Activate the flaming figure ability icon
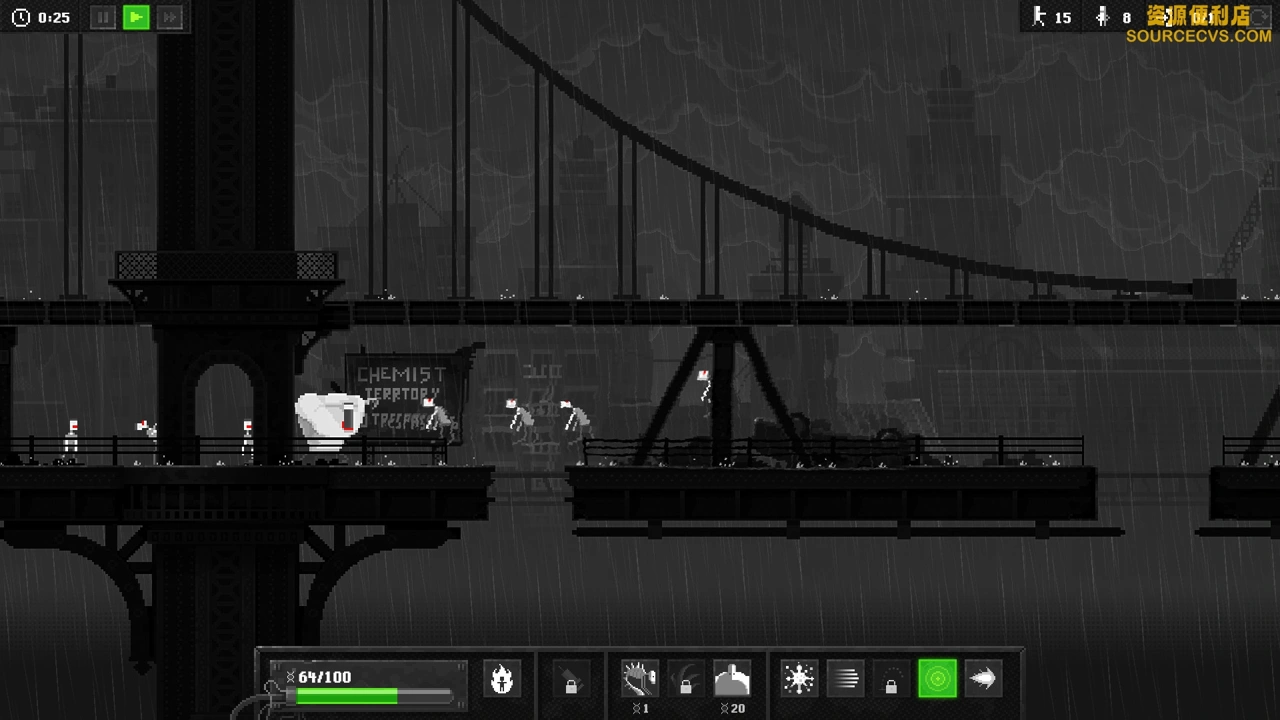Screen dimensions: 1280x720 pos(502,679)
